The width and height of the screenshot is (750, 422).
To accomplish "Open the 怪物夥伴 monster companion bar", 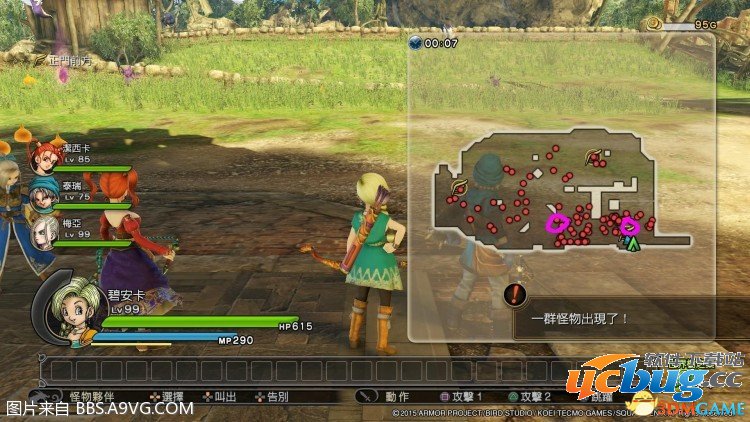I will click(x=97, y=396).
